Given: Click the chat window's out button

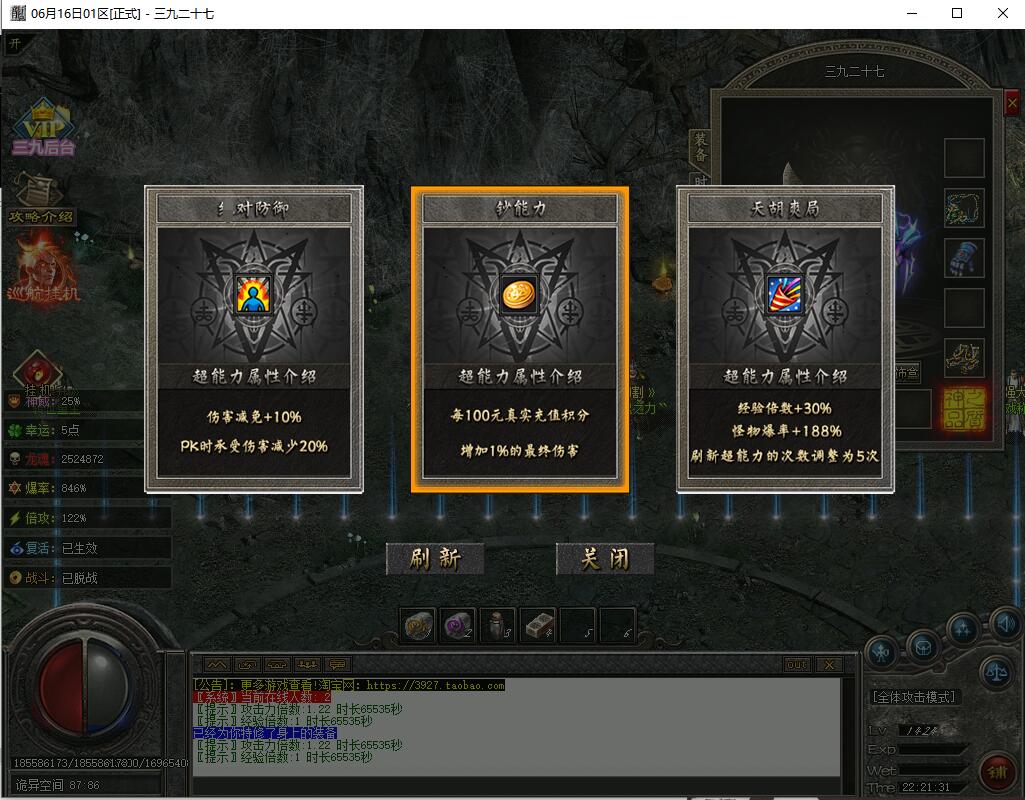Looking at the screenshot, I should (797, 665).
